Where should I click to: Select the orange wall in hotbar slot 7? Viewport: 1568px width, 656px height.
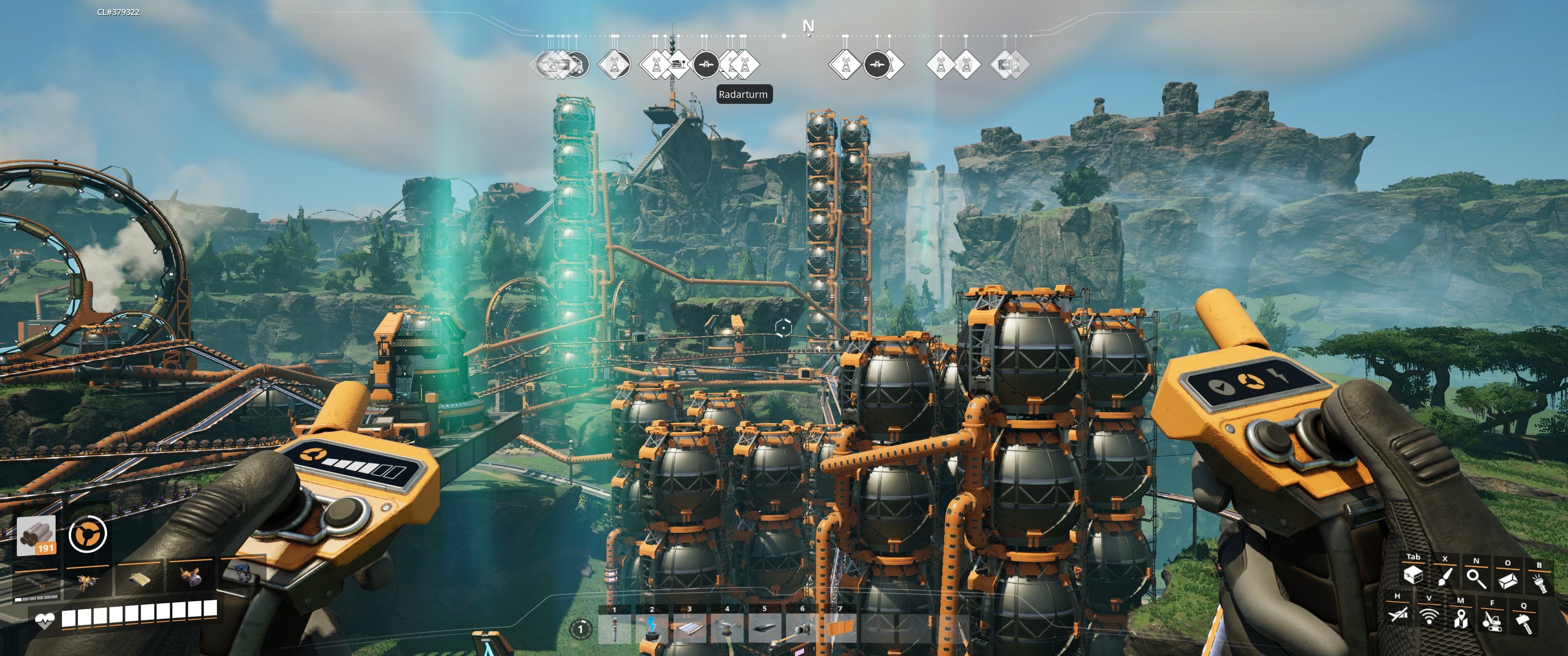[x=840, y=629]
